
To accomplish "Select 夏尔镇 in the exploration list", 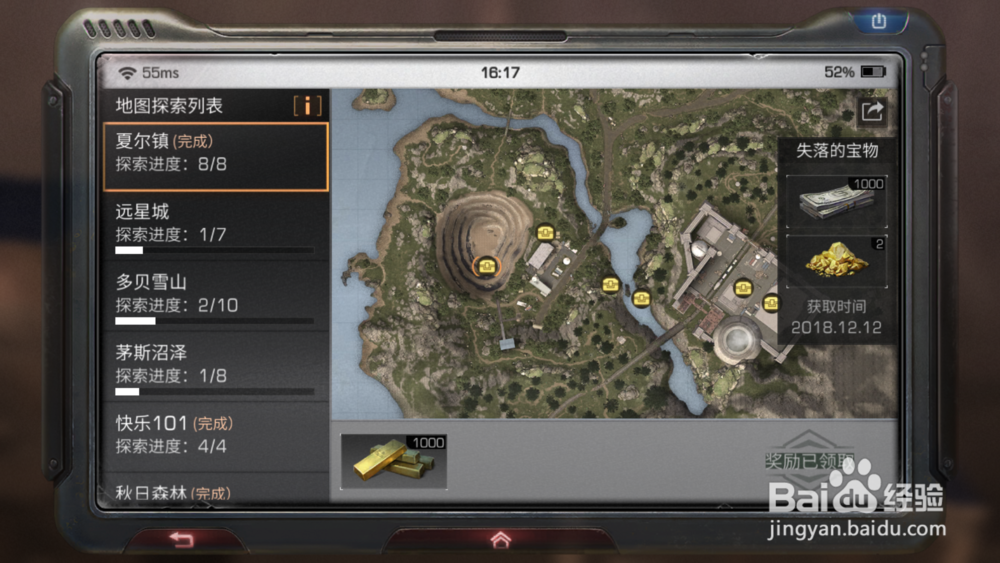I will click(215, 156).
